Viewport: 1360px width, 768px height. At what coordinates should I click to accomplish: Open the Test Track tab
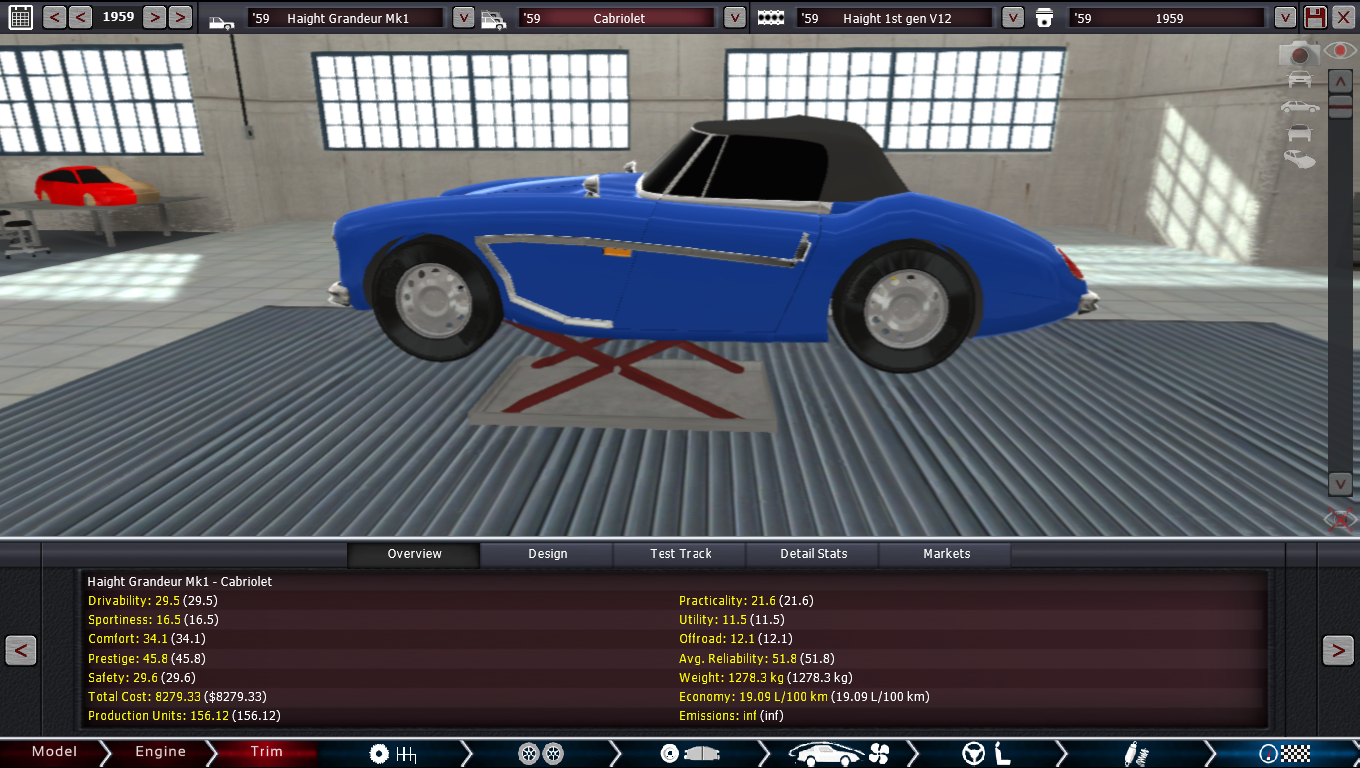(x=681, y=554)
